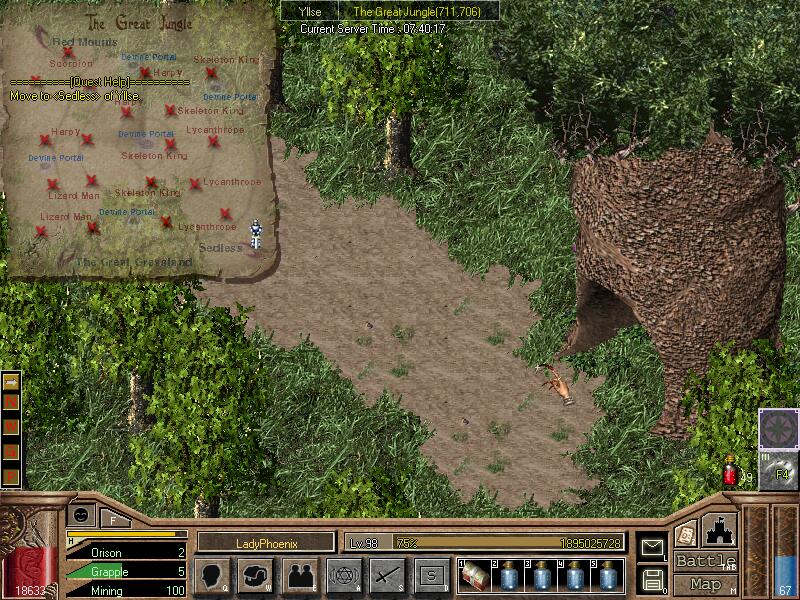Open the castle icon button

pos(721,530)
